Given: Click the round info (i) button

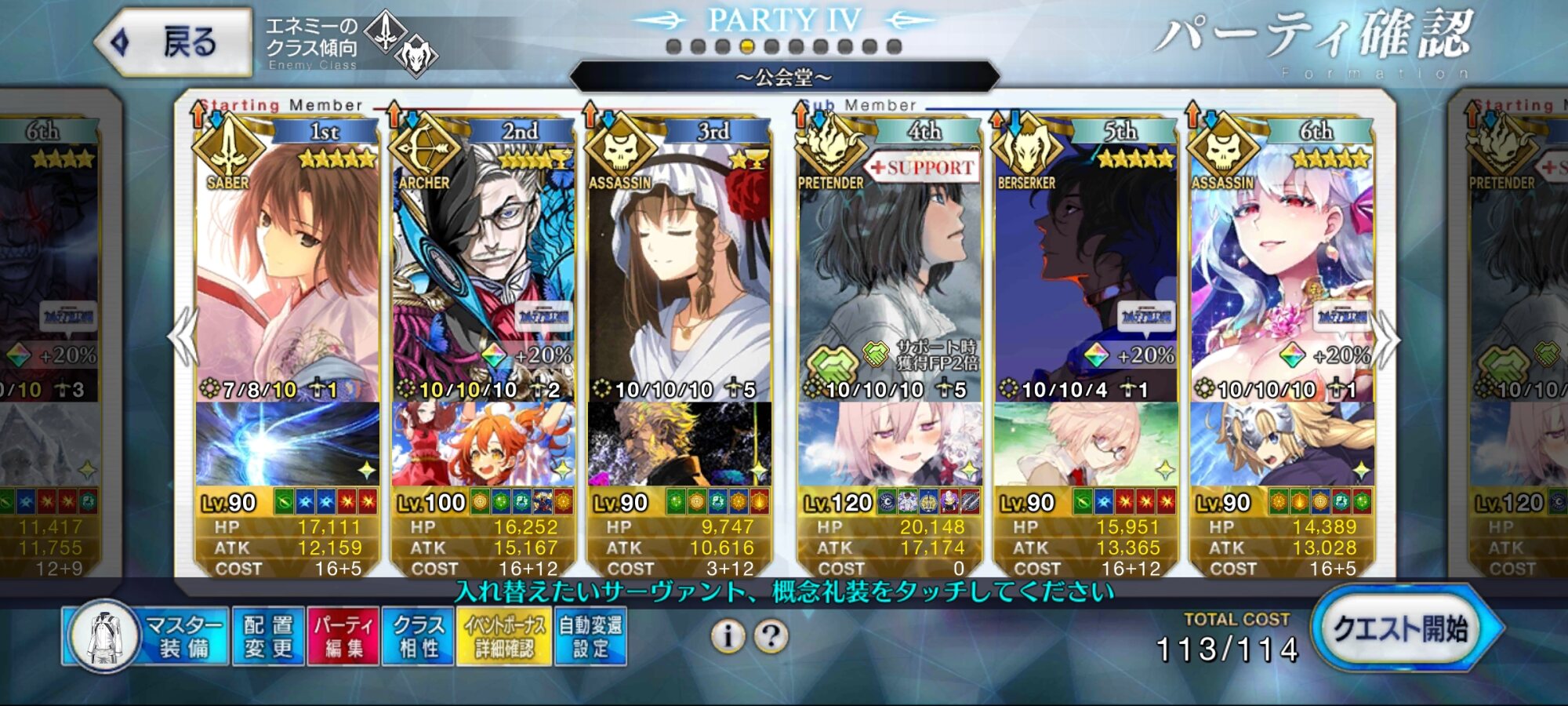Looking at the screenshot, I should pyautogui.click(x=728, y=636).
